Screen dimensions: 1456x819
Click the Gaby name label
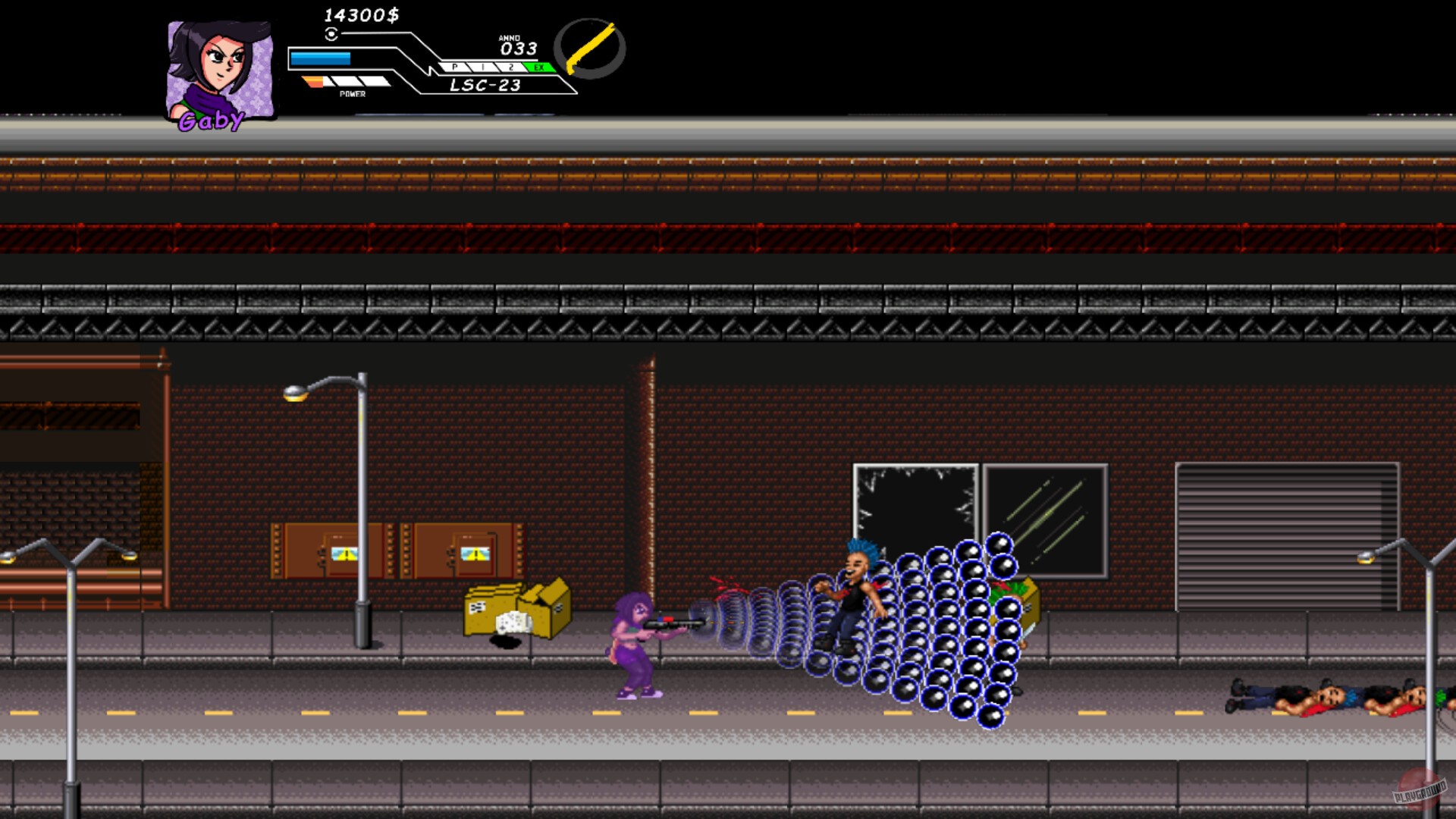coord(210,119)
